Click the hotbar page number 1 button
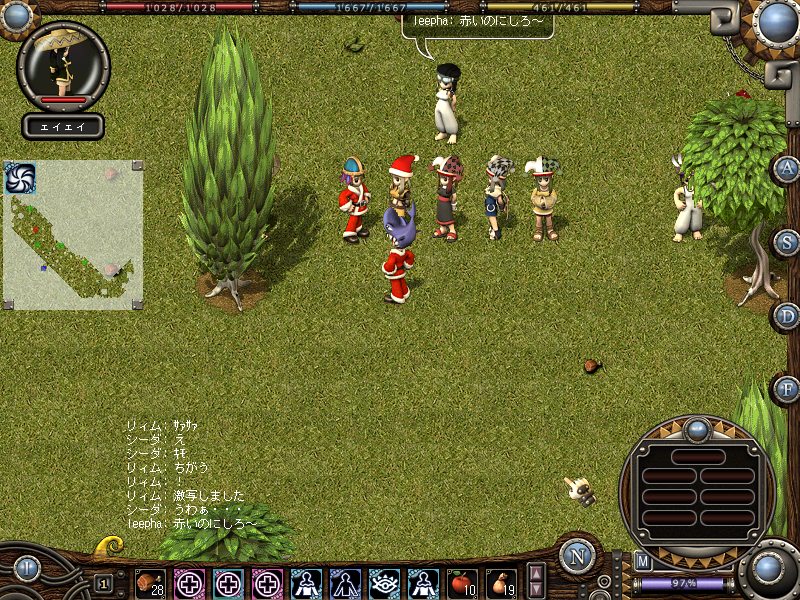This screenshot has height=600, width=800. pos(104,583)
